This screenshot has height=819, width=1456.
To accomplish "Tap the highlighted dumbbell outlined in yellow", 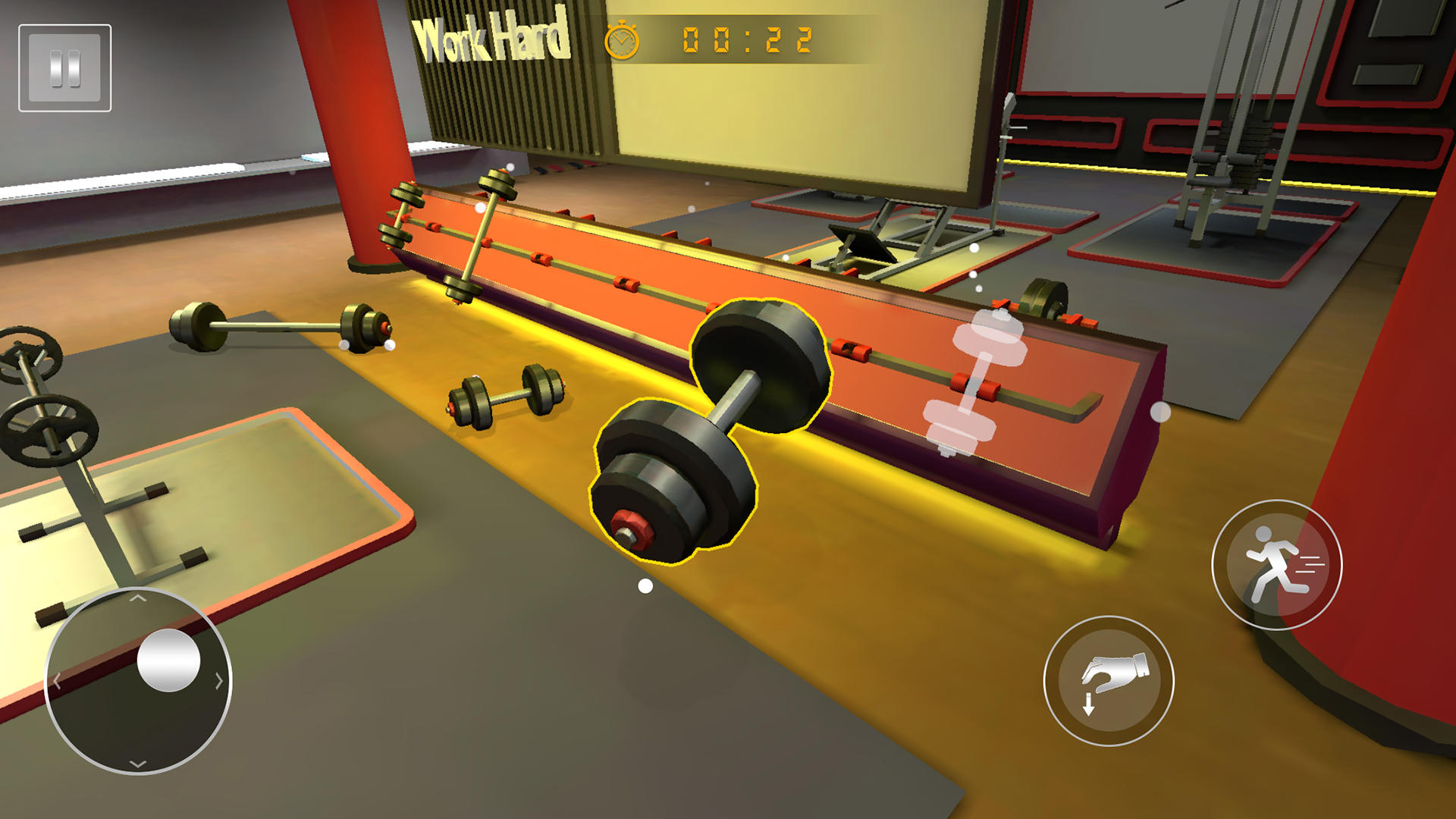I will click(713, 425).
